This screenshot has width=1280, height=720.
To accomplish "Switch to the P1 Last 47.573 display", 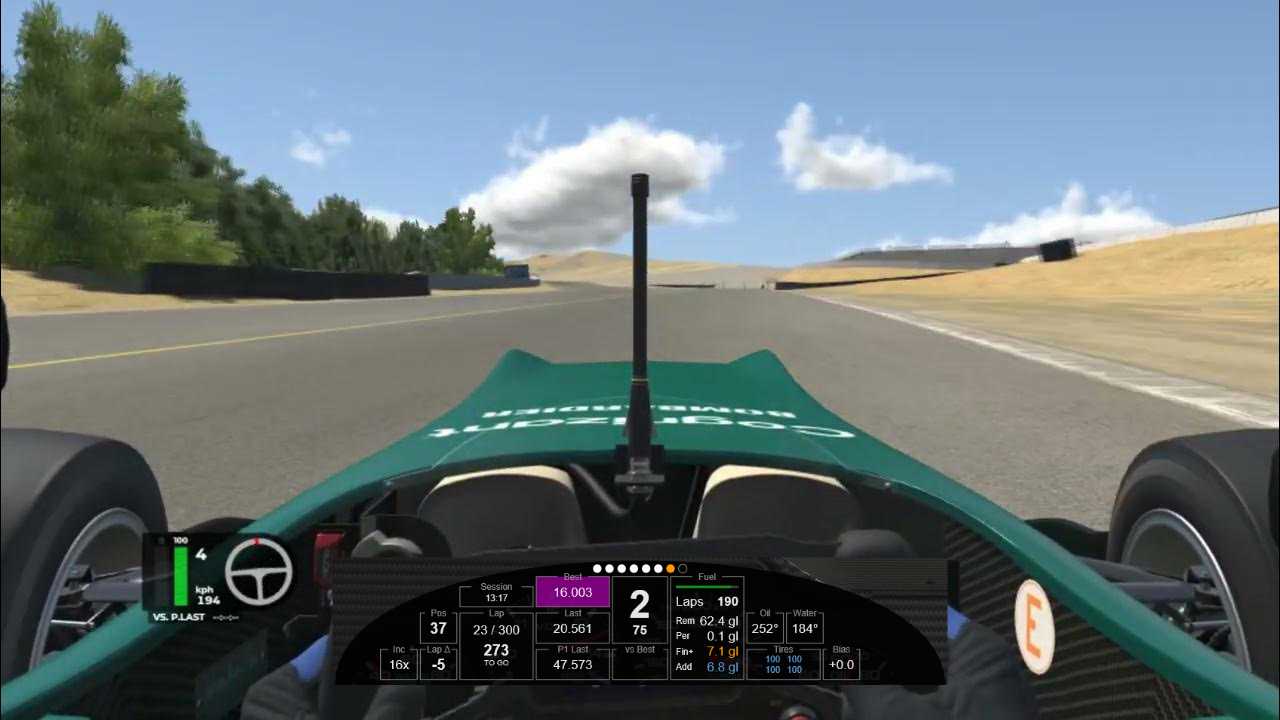I will tap(573, 662).
